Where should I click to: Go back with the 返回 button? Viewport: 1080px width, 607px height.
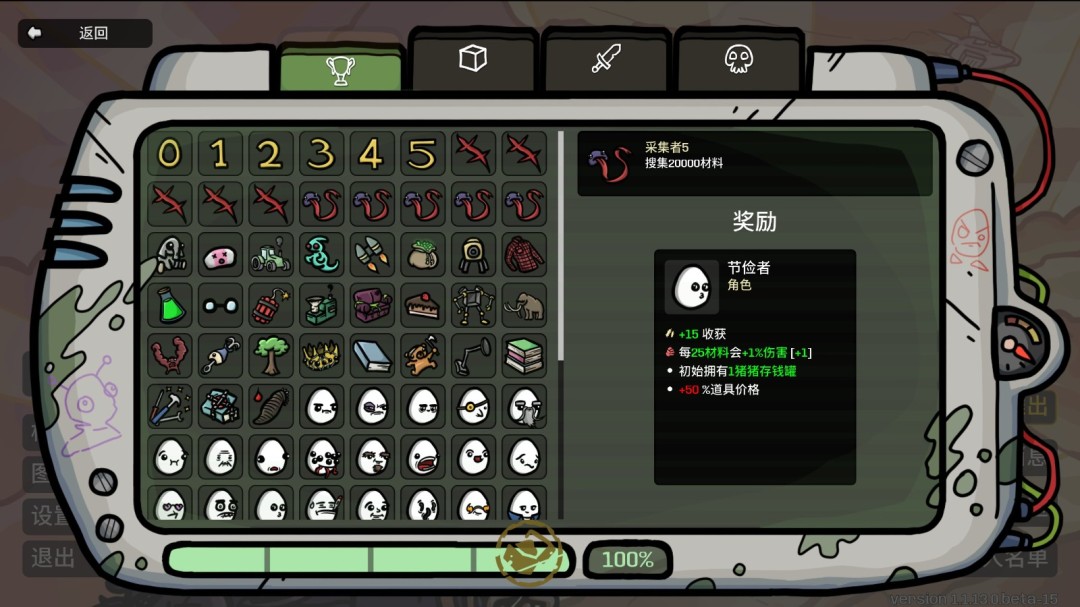85,33
